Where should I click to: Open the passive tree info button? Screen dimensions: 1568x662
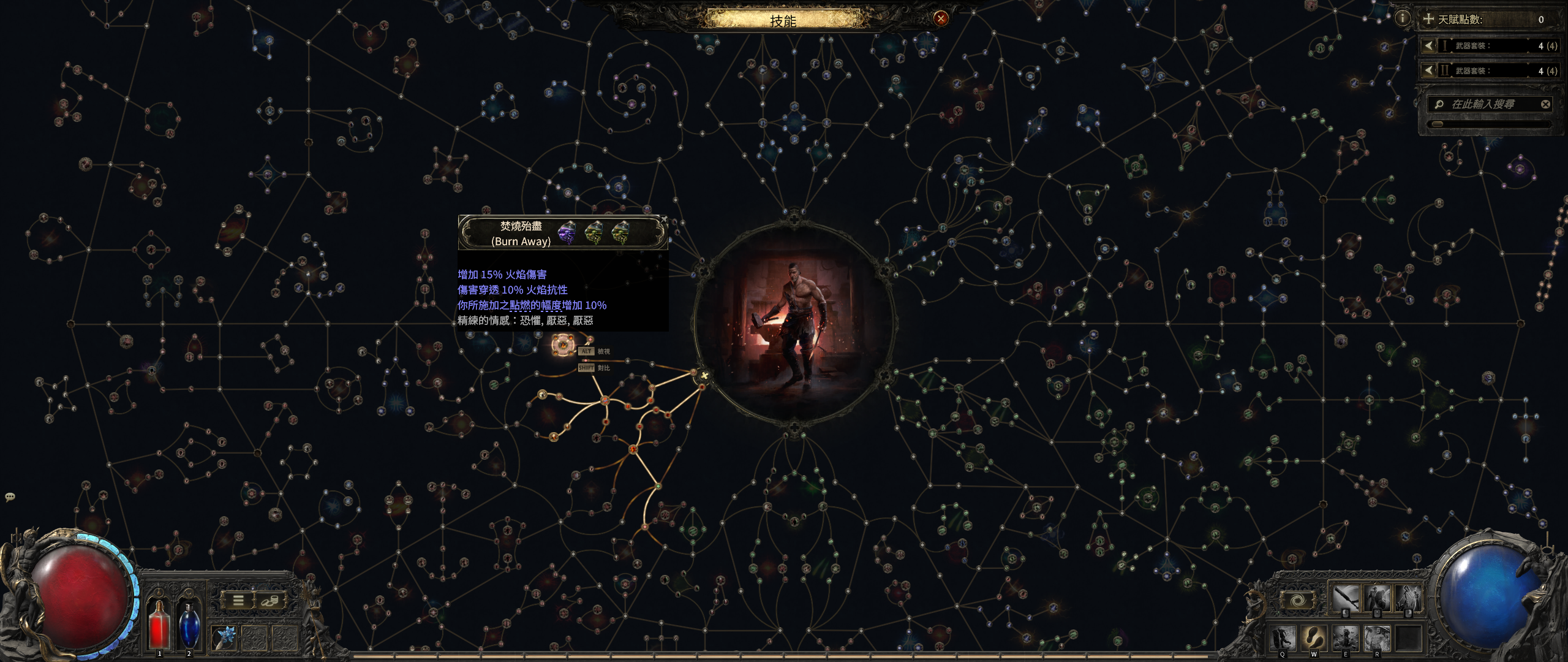pyautogui.click(x=1402, y=18)
